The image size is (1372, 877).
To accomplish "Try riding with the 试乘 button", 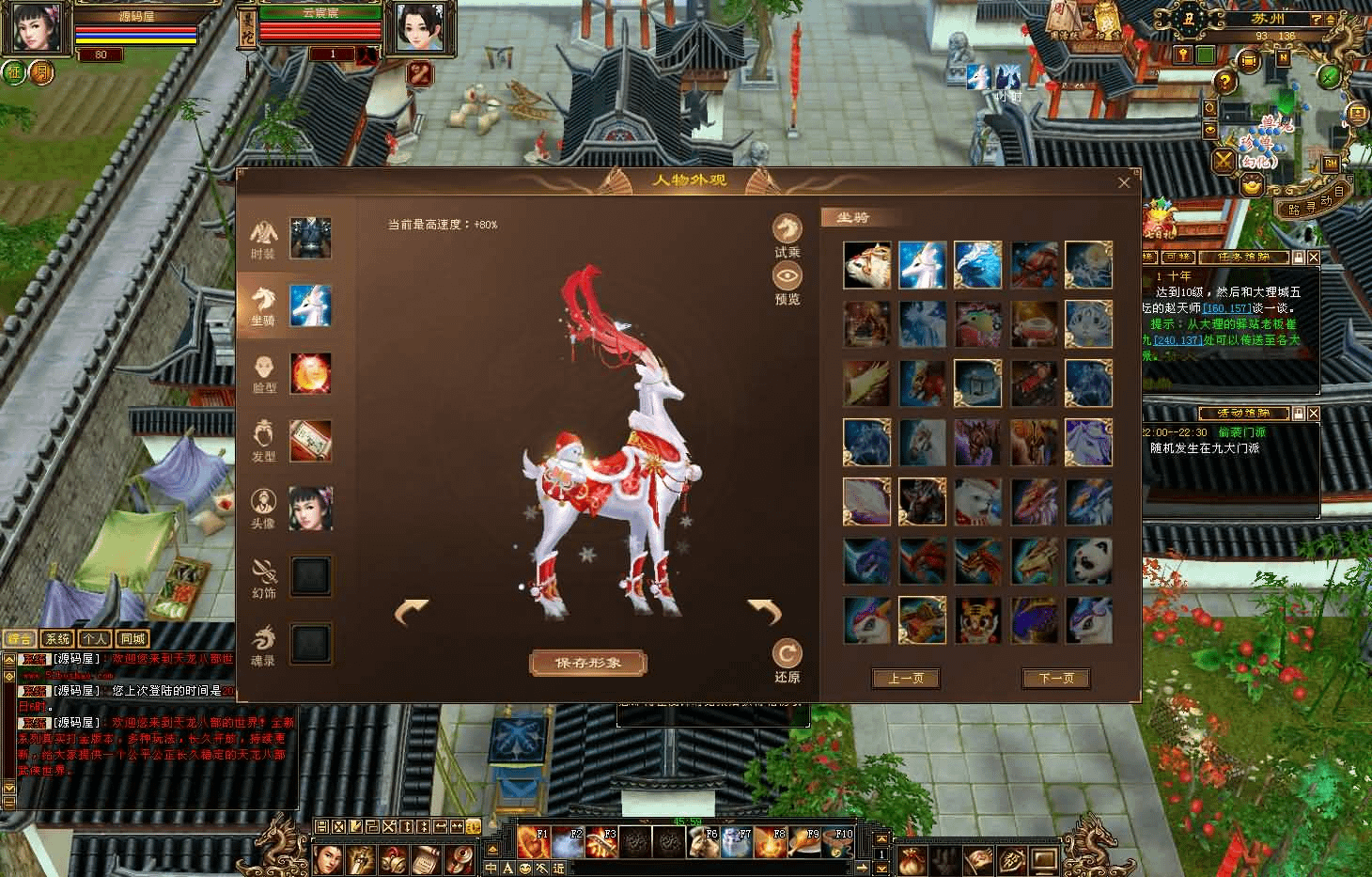I will (787, 236).
